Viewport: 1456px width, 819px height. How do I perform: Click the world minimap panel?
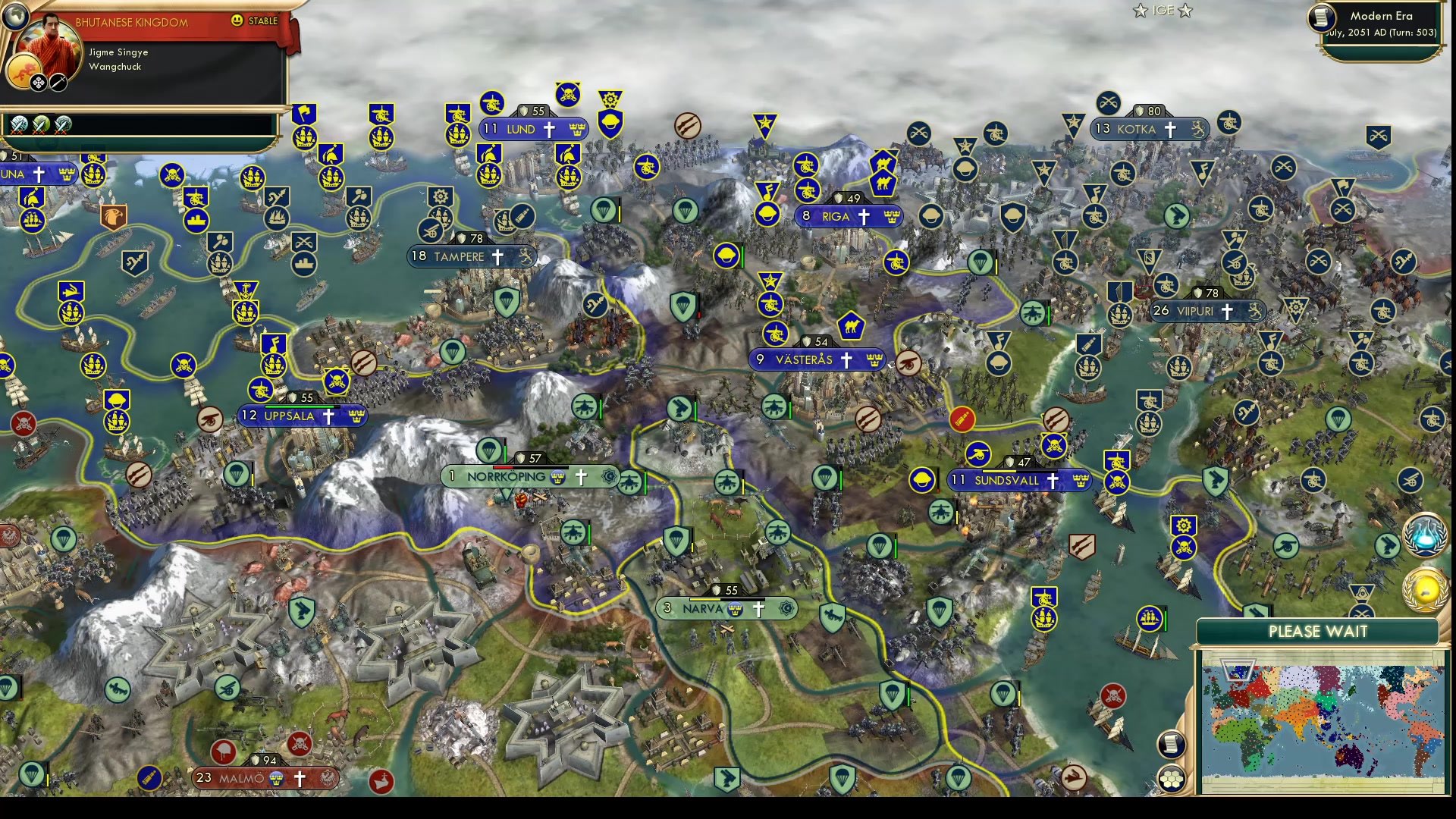point(1323,720)
